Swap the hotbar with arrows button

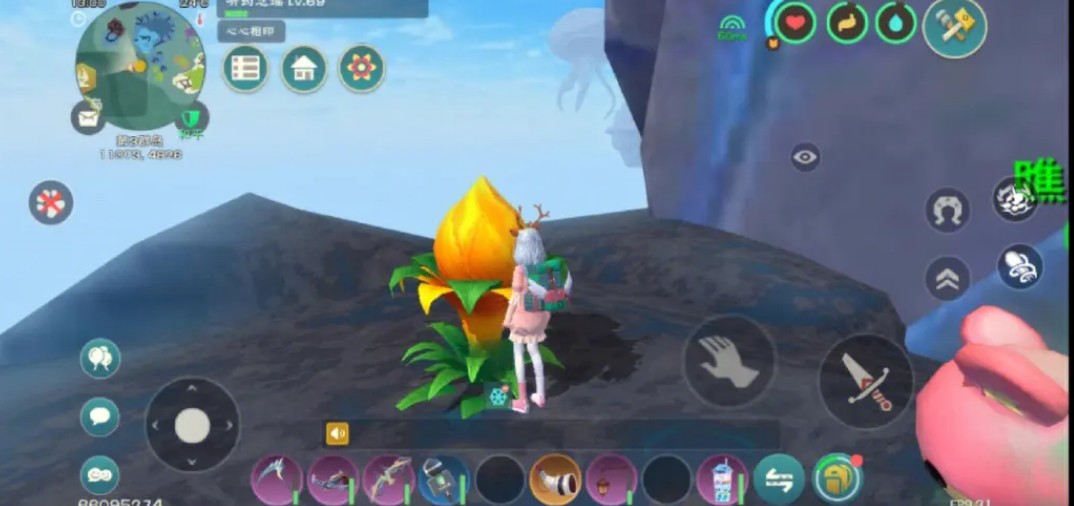pos(779,480)
